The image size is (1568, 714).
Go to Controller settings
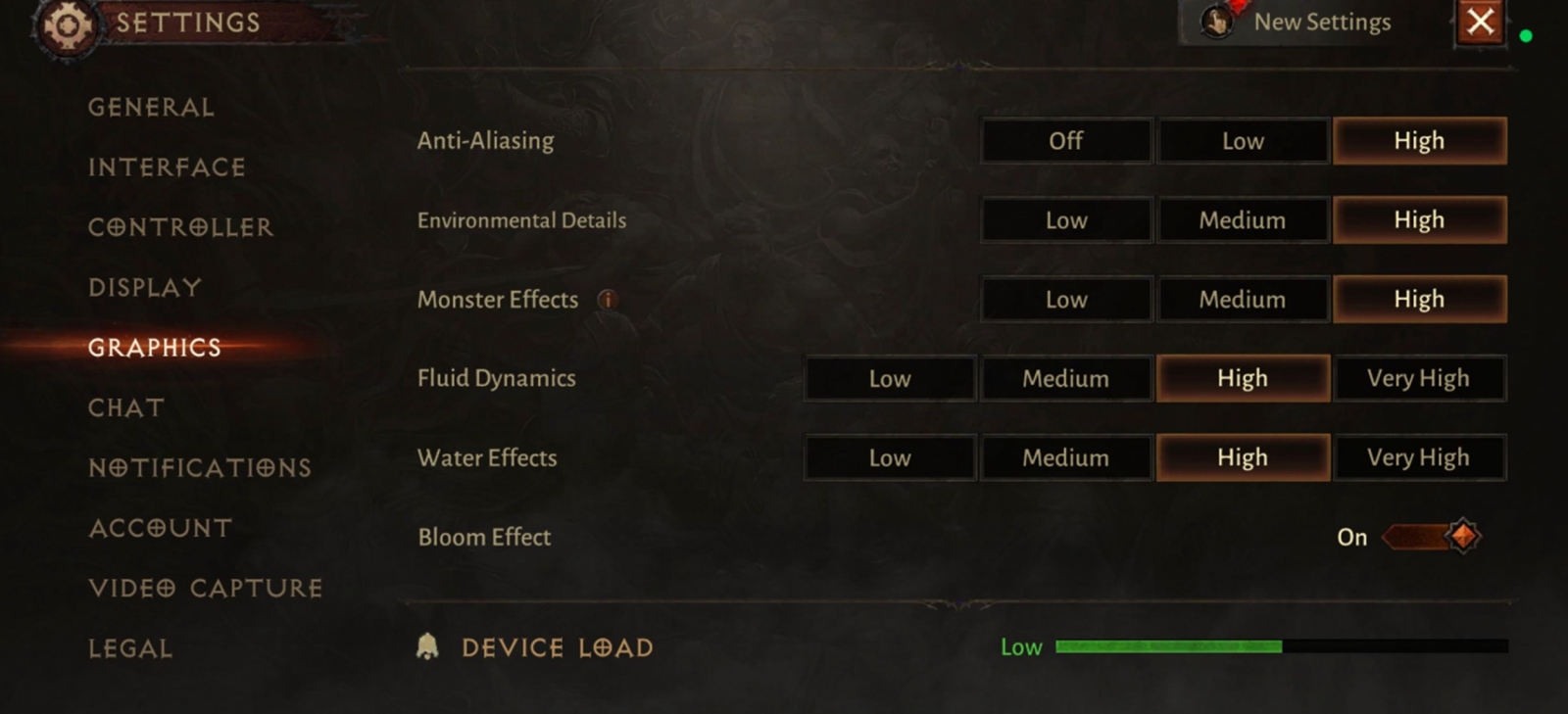point(180,227)
